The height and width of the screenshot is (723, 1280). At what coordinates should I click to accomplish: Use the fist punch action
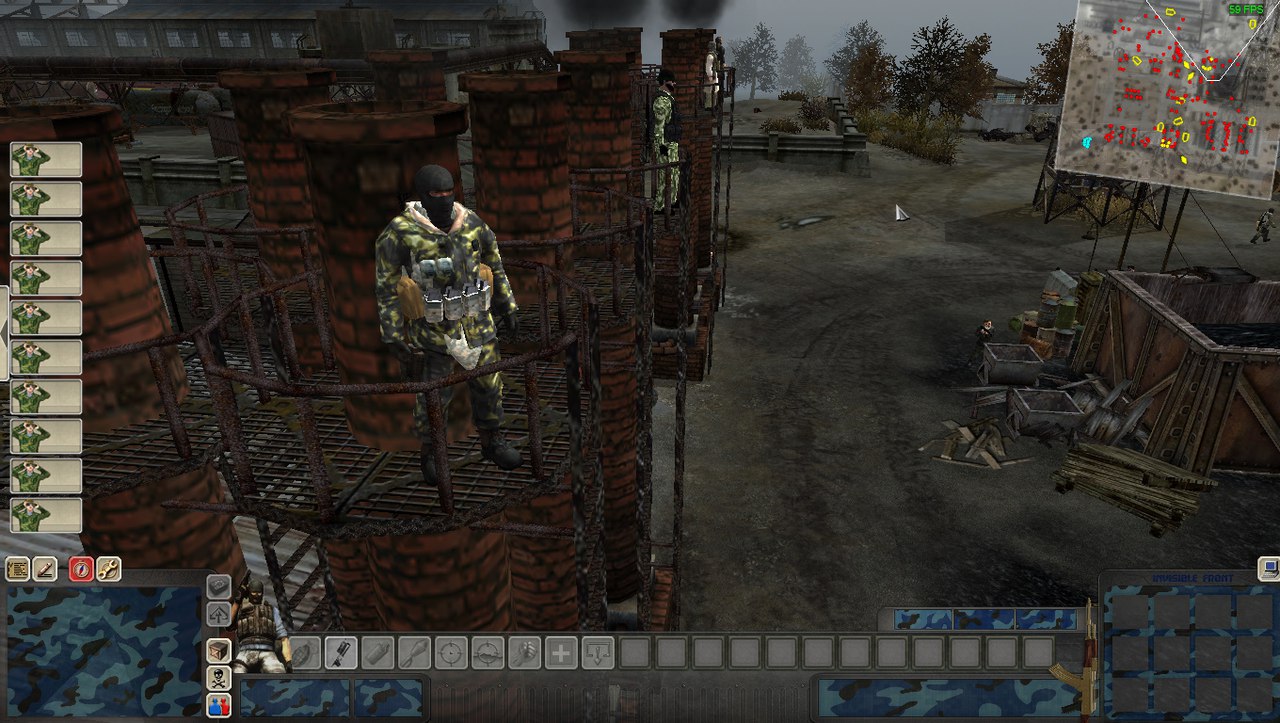pos(523,653)
